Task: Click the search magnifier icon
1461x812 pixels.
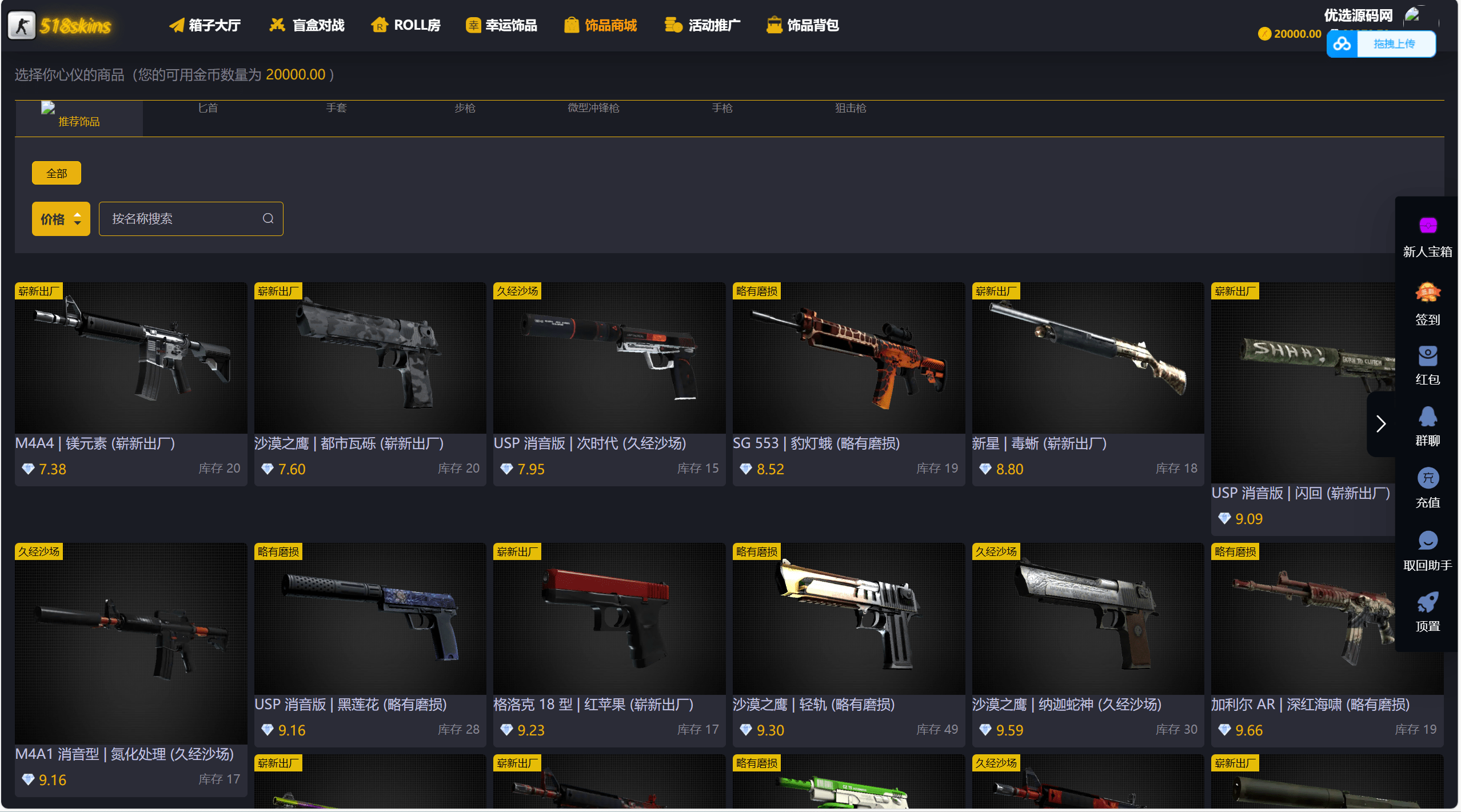Action: tap(268, 218)
